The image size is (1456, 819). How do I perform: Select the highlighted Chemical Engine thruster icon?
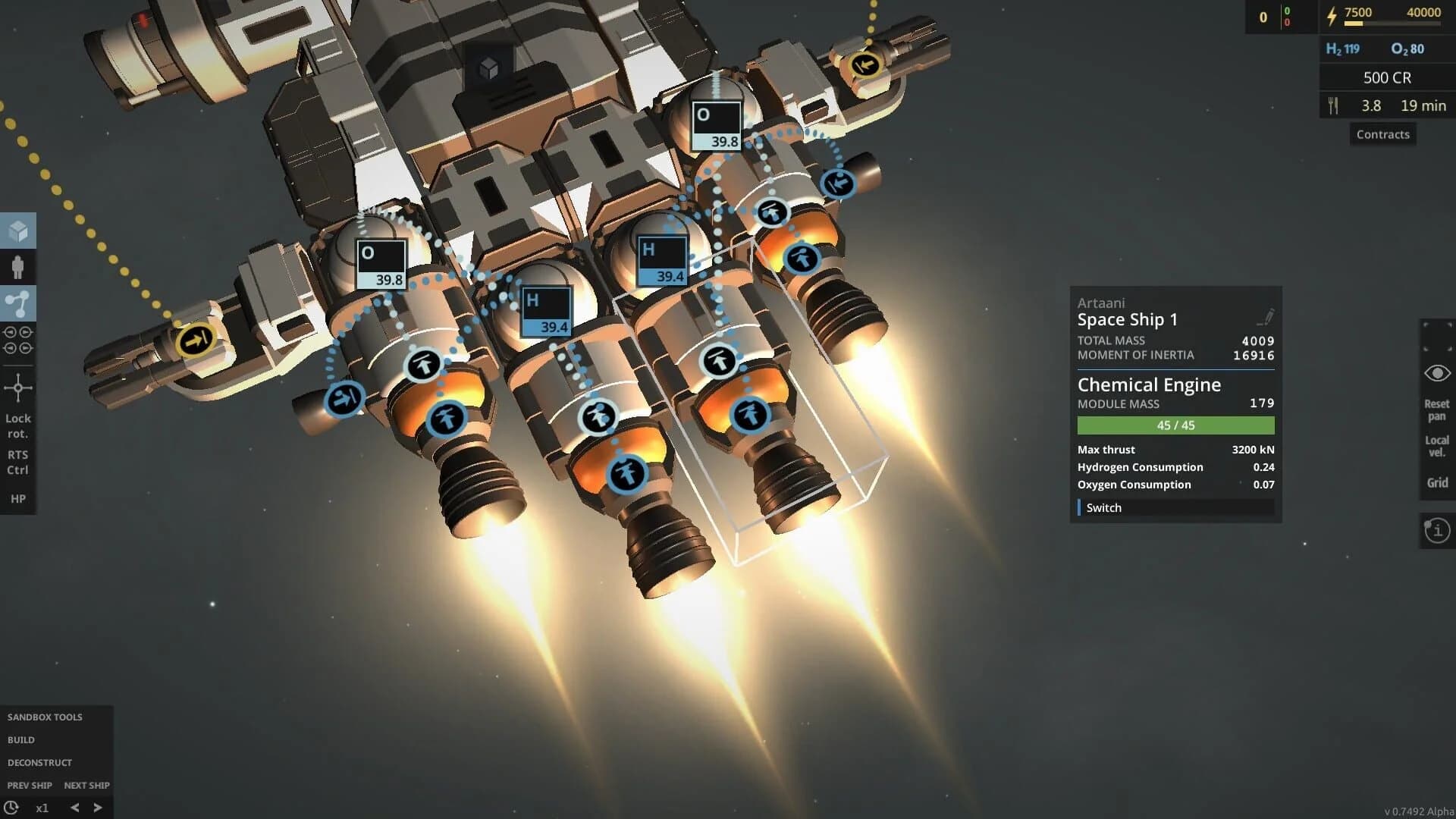point(749,413)
